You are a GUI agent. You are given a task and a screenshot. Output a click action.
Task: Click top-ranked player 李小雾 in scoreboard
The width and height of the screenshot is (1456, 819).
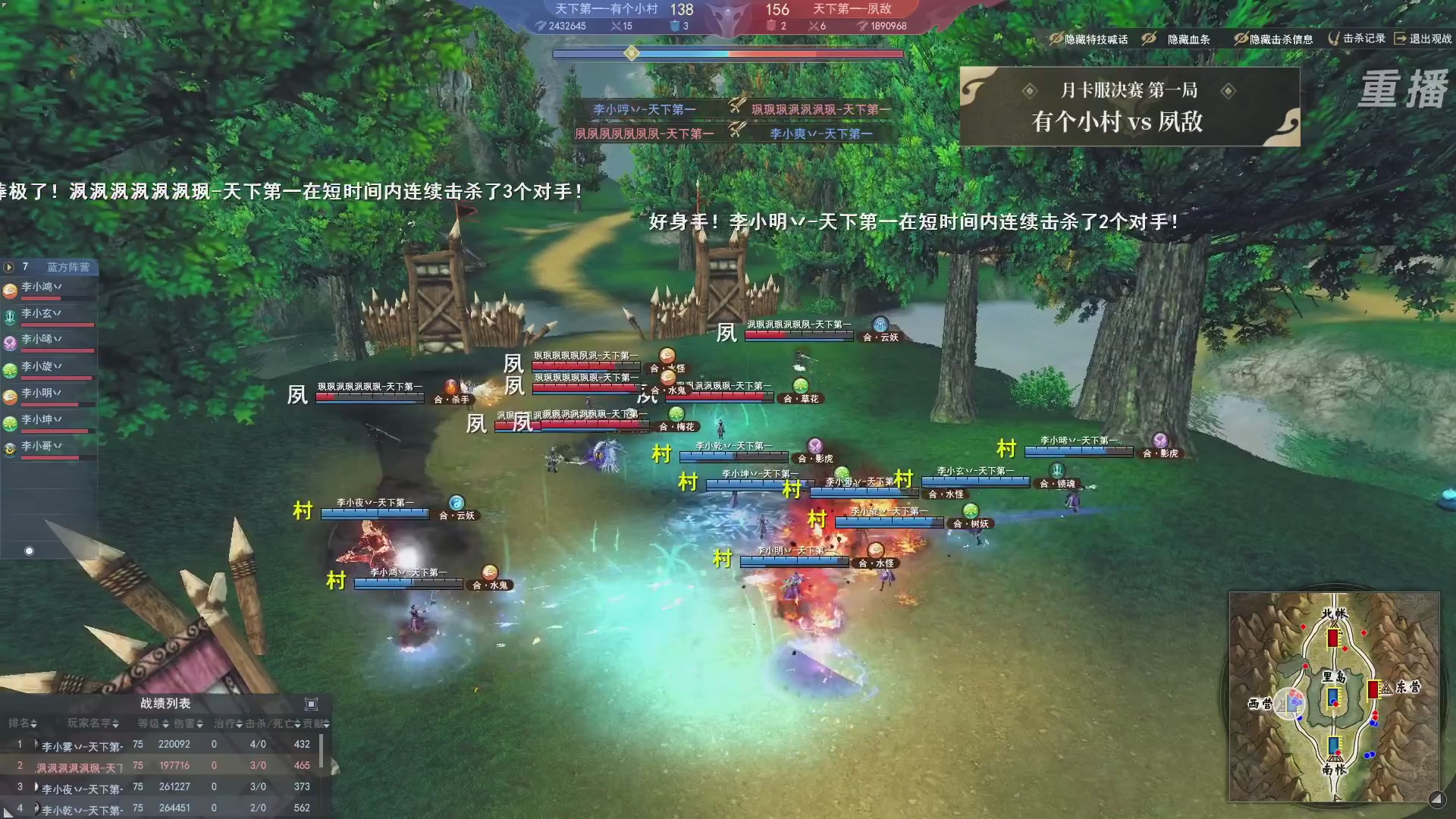(76, 744)
